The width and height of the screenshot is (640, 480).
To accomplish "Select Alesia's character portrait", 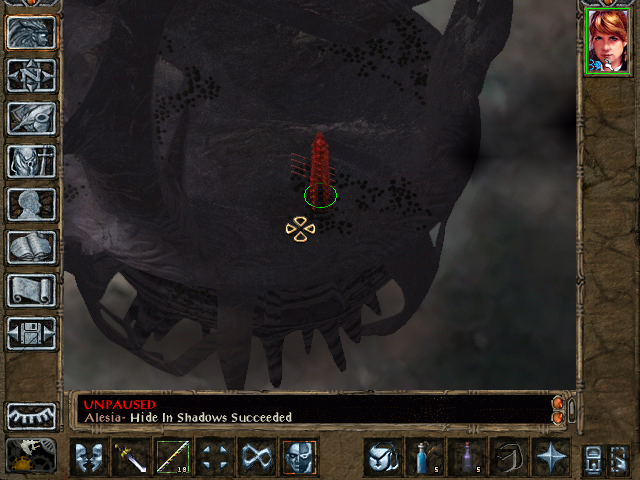I will [x=608, y=42].
